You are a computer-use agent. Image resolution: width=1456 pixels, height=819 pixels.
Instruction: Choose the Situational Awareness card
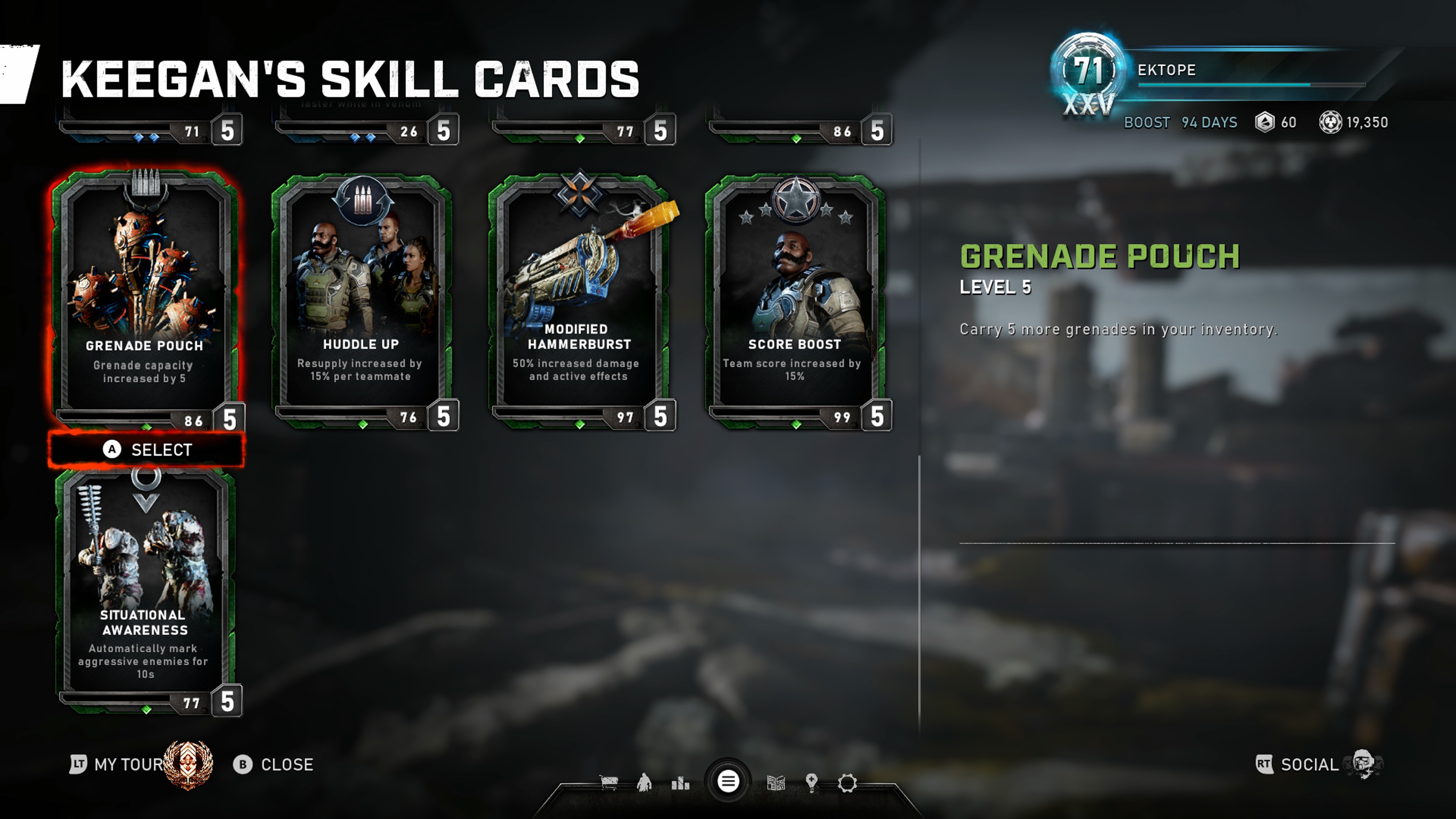(145, 588)
